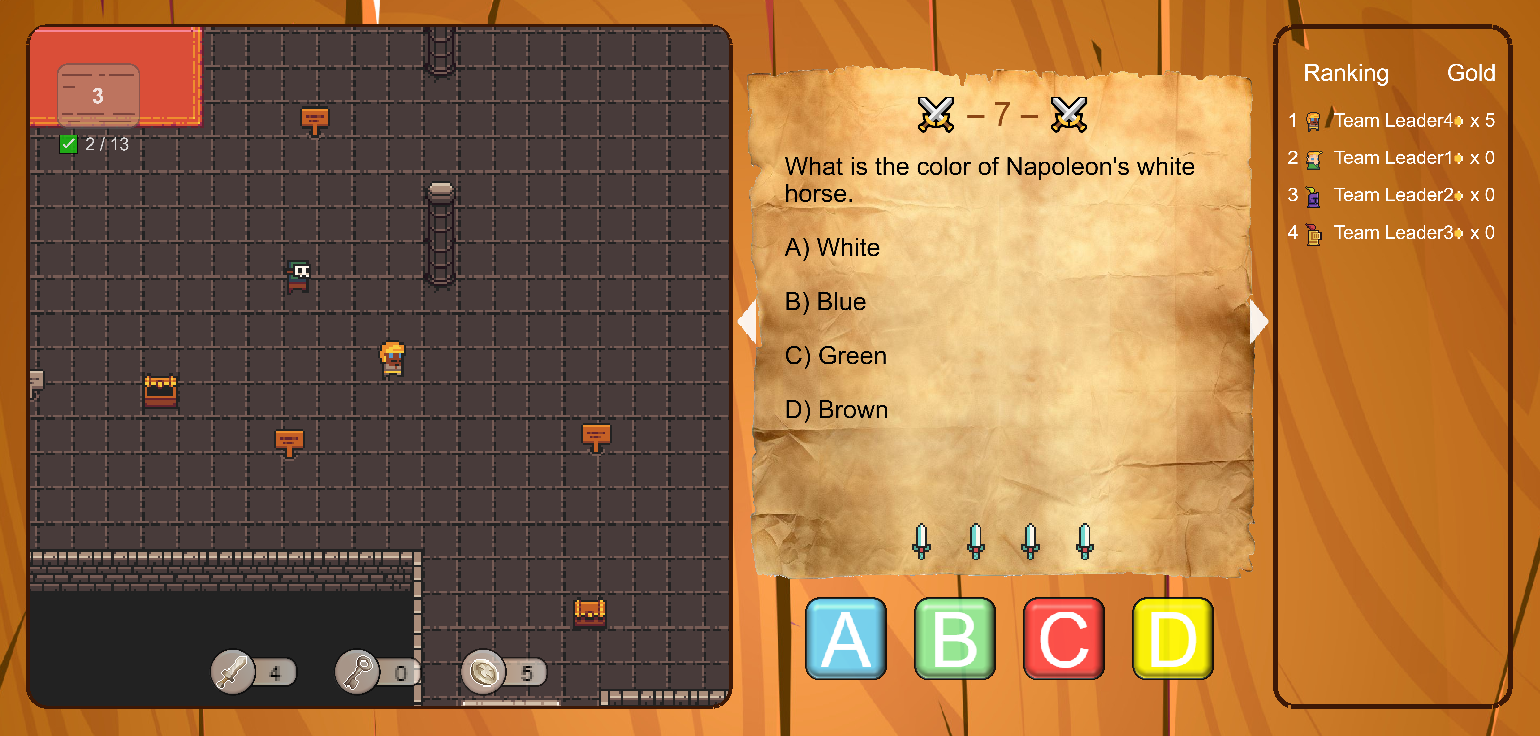Open the next question with the right arrow
Screen dimensions: 1540x736
(1258, 321)
